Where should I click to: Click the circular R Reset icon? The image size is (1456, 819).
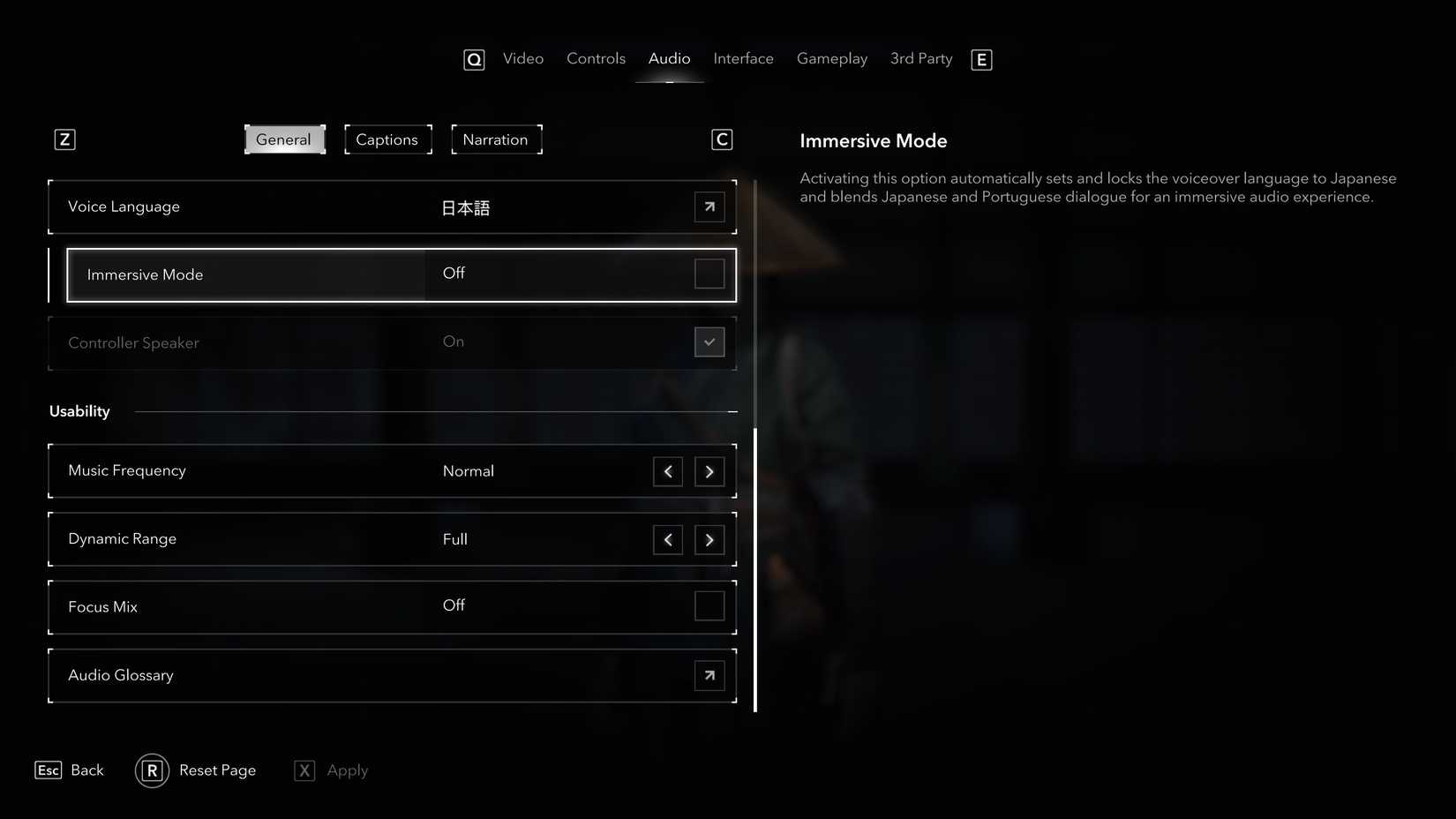coord(151,770)
